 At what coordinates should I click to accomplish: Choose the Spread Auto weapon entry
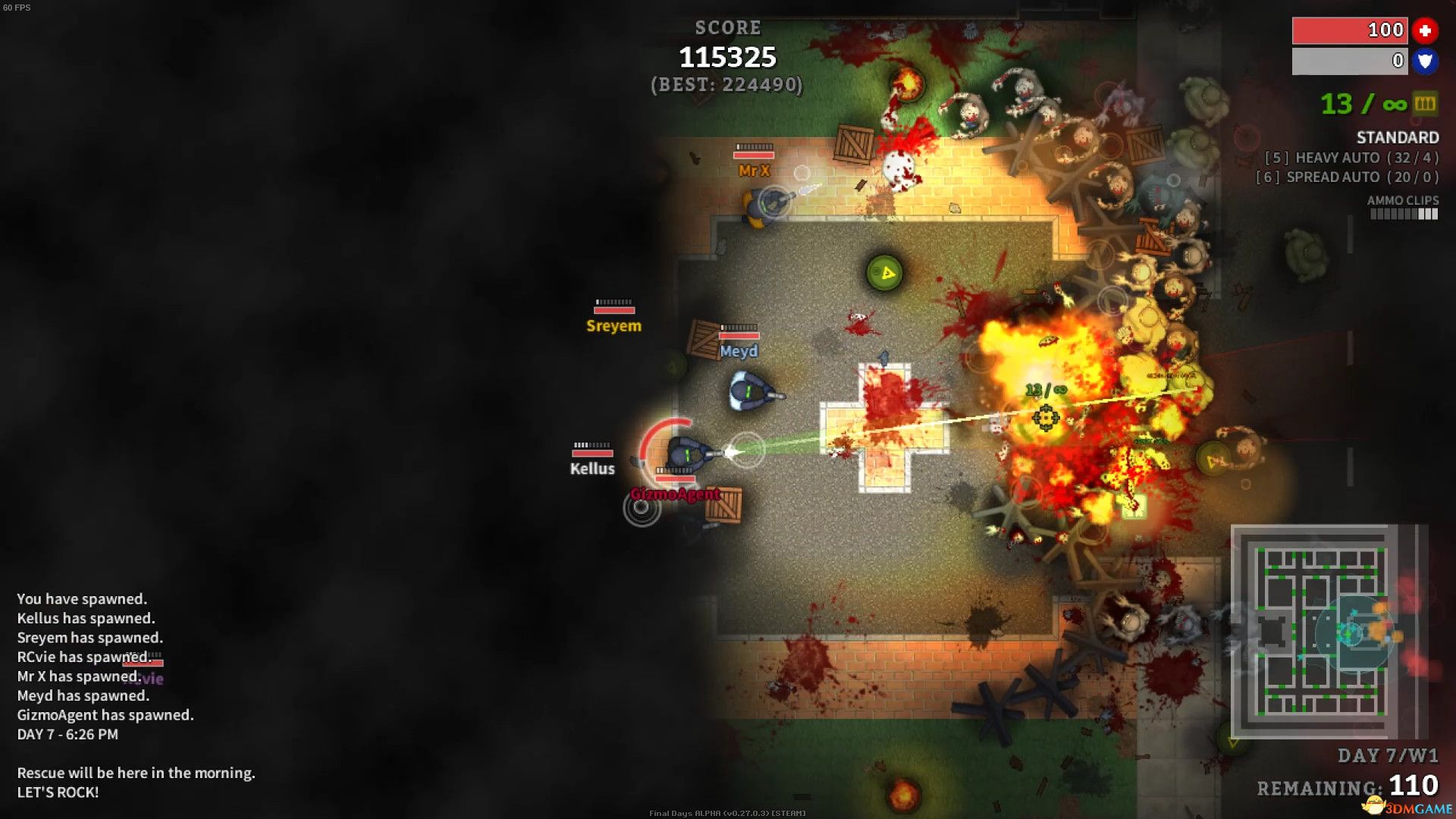point(1347,177)
